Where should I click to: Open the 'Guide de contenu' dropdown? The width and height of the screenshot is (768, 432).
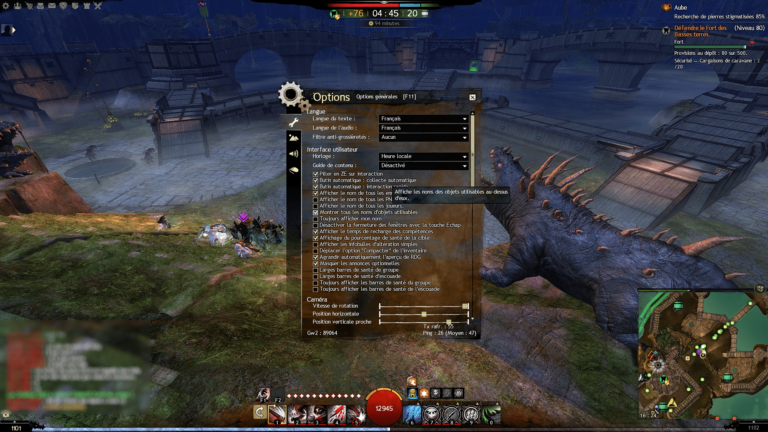click(424, 165)
